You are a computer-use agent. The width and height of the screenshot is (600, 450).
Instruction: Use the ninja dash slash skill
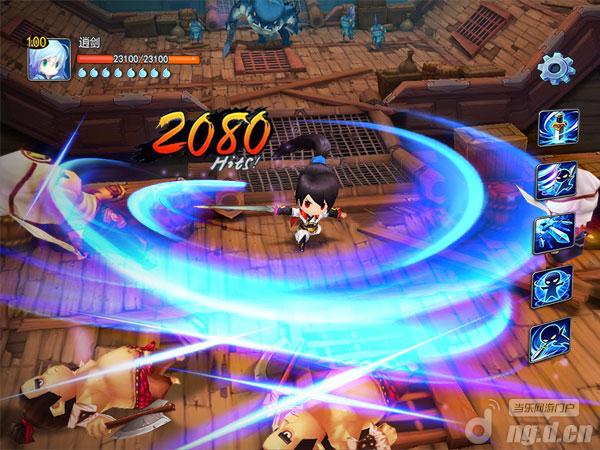(556, 181)
